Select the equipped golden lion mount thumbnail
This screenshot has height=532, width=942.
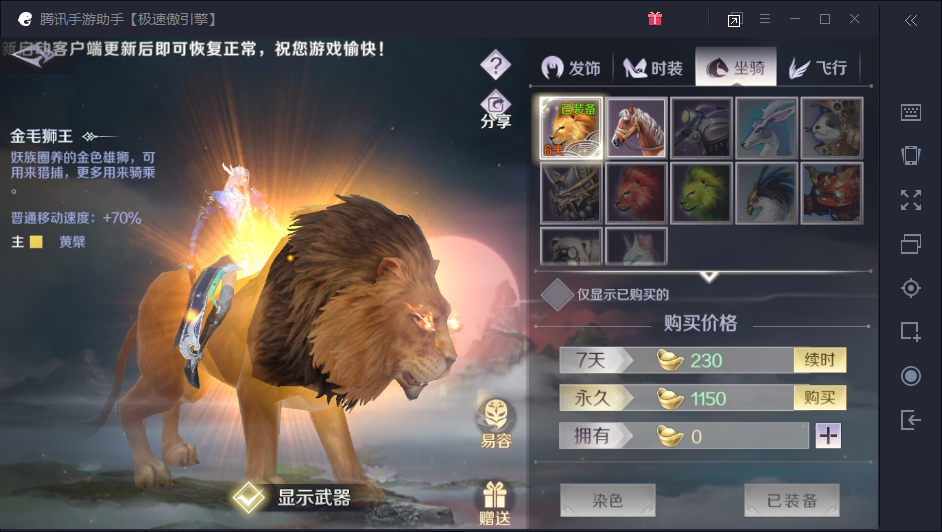[571, 127]
